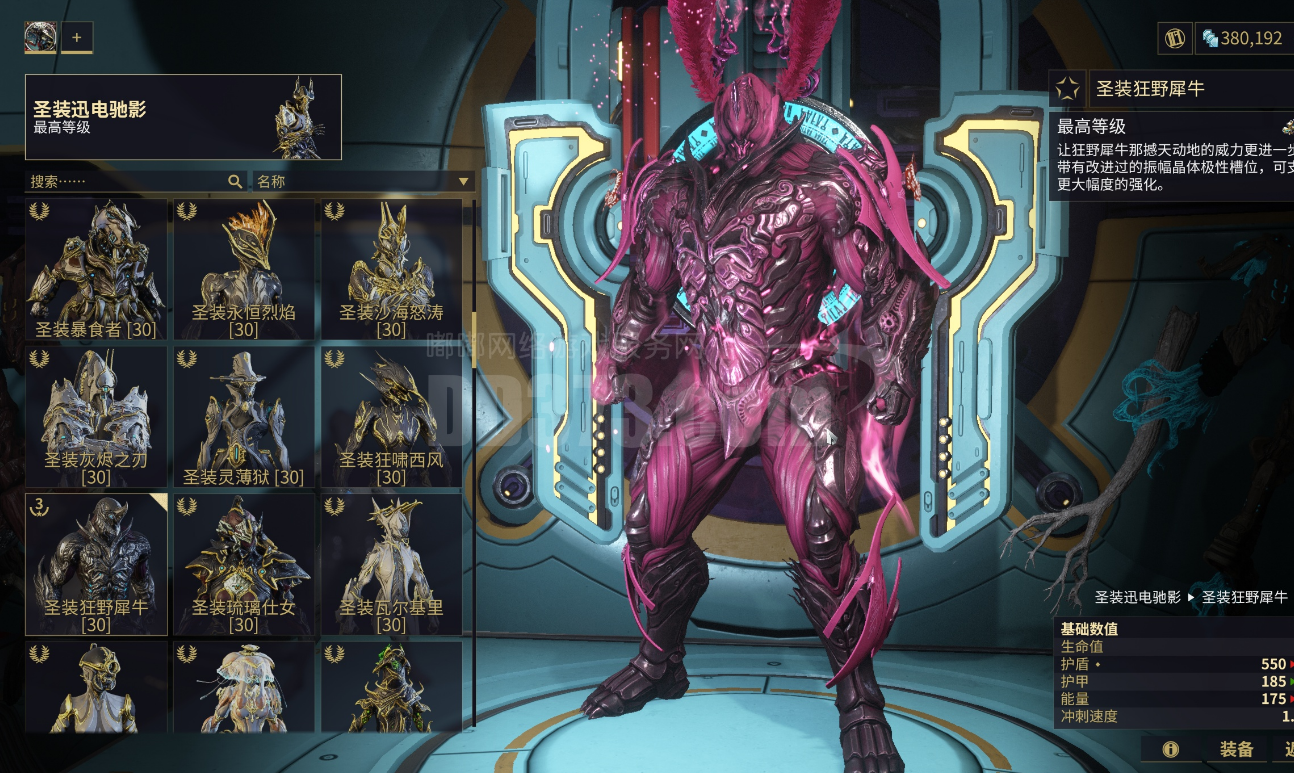Open the 名称 sort dropdown
Image resolution: width=1294 pixels, height=773 pixels.
coord(363,181)
